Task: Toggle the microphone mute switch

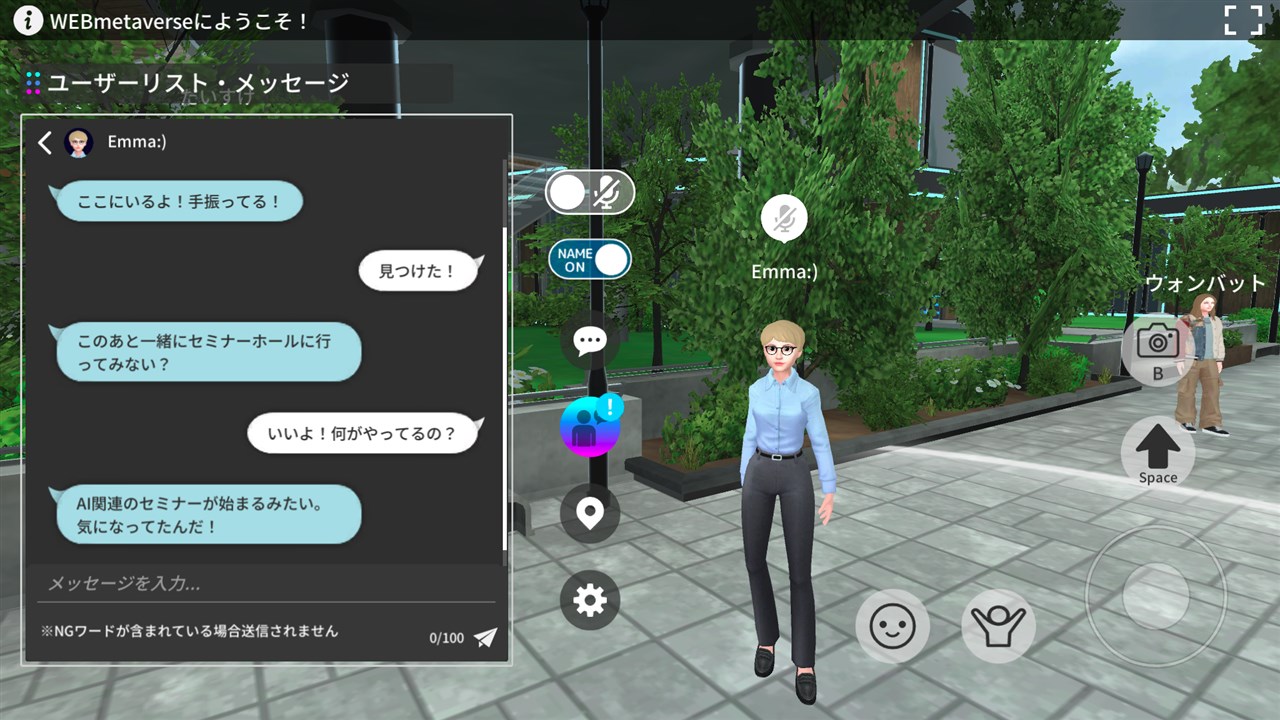Action: pos(589,193)
